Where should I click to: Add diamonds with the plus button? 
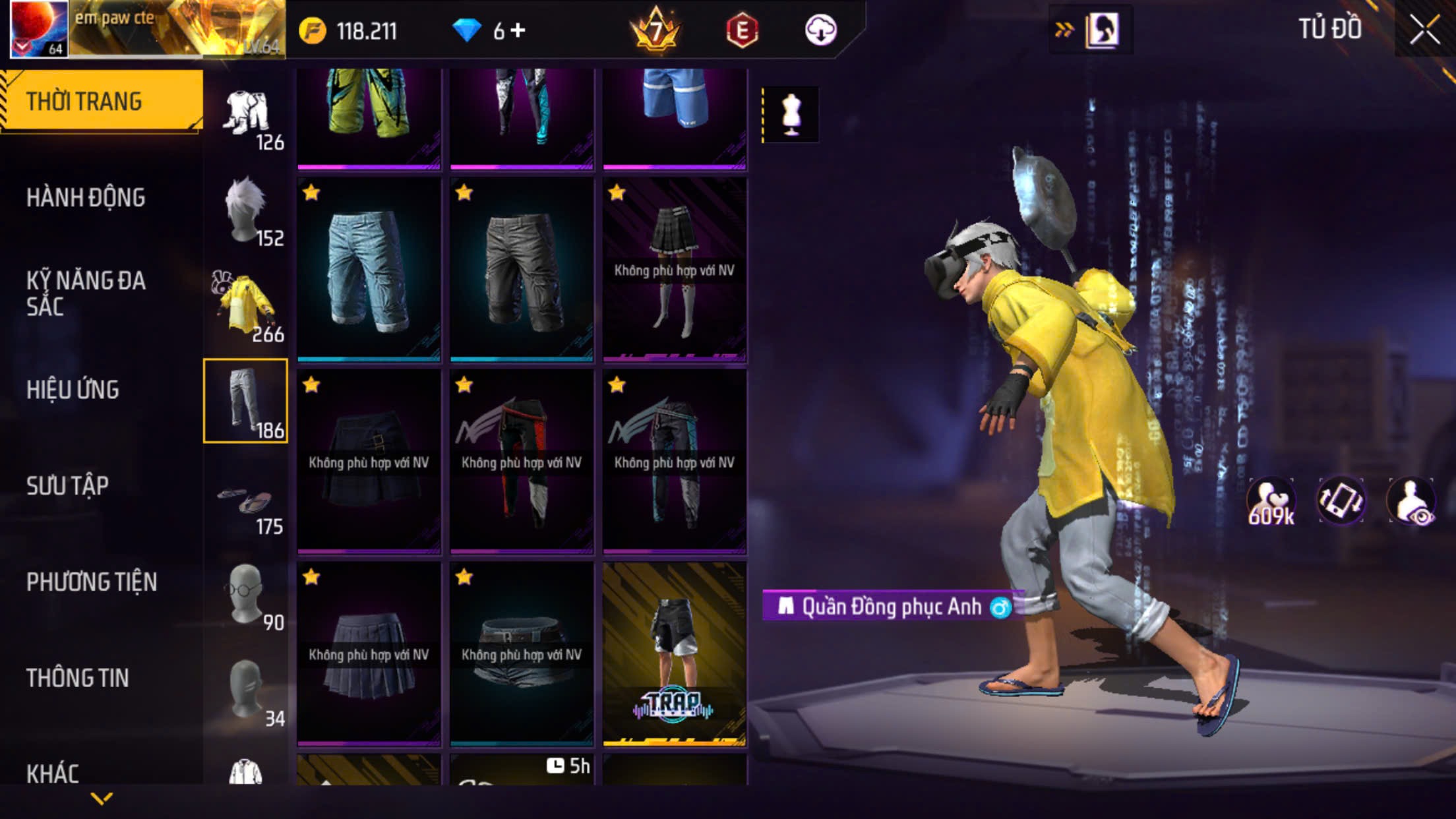pos(518,30)
